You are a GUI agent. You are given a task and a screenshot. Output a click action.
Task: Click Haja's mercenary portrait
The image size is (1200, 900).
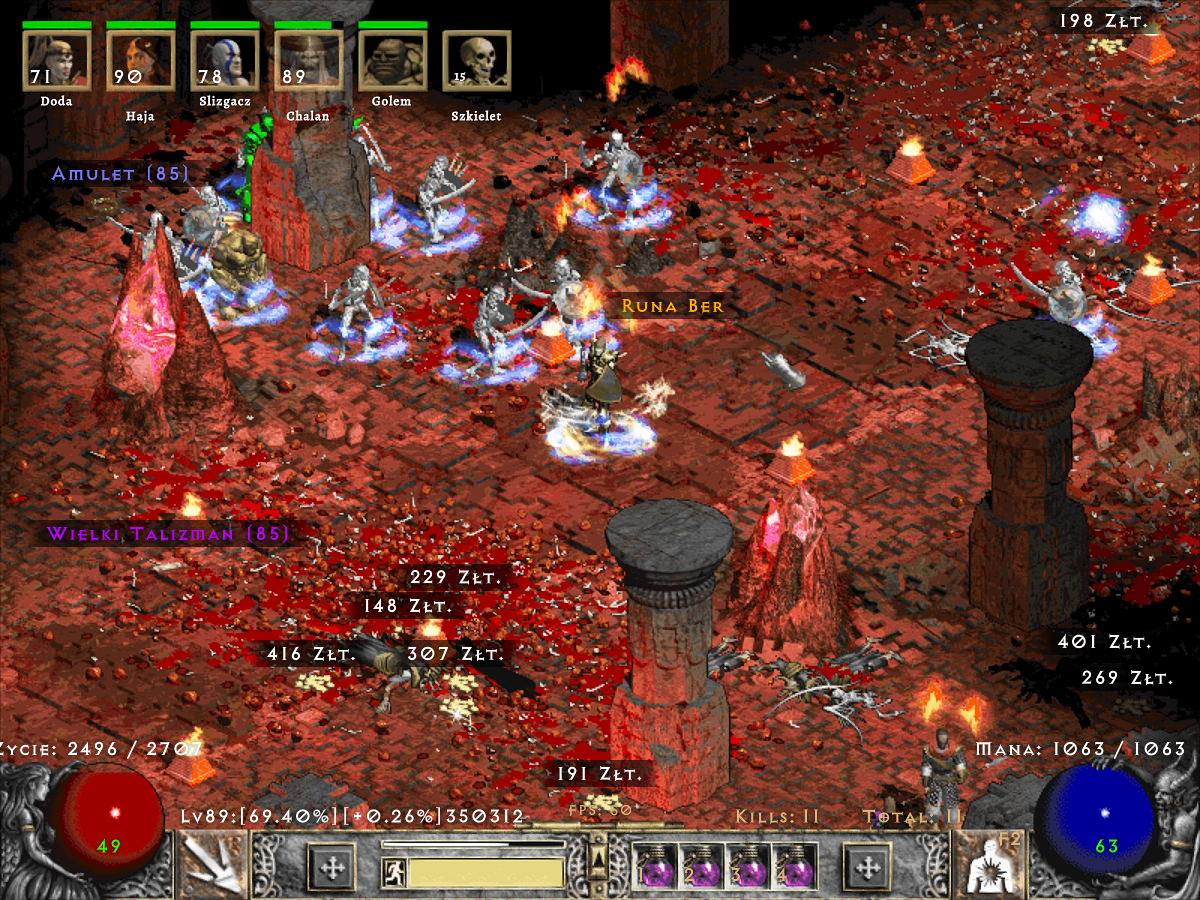pyautogui.click(x=140, y=60)
